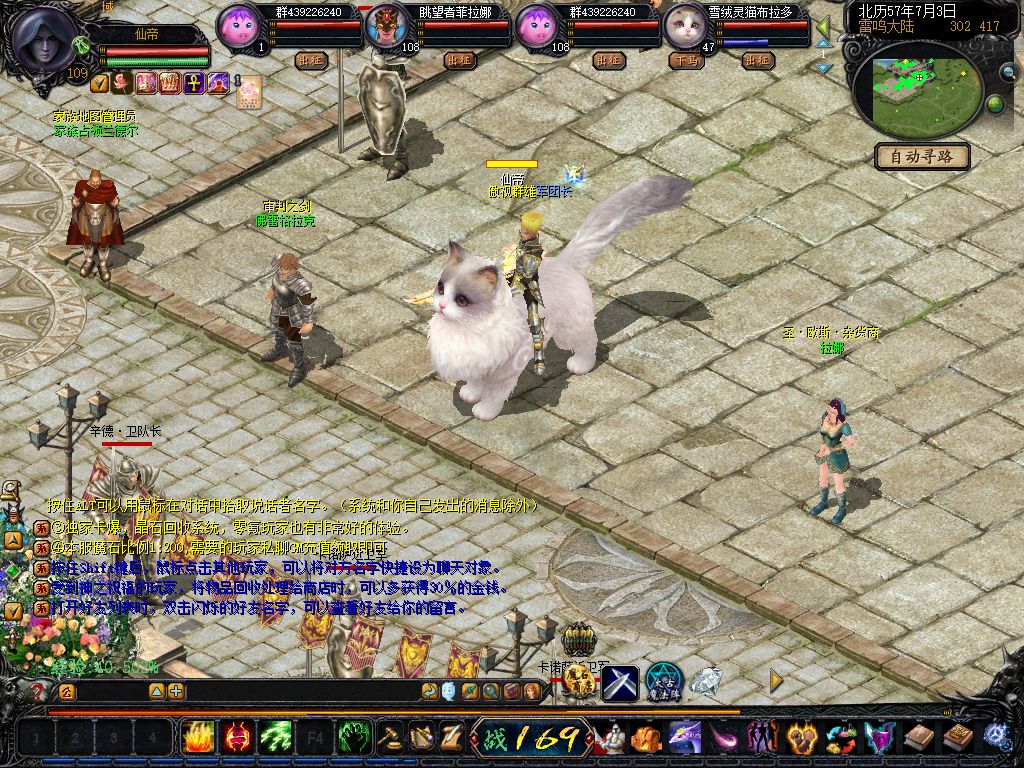Open the gear settings icon on the bottom bar
The image size is (1024, 768).
point(996,737)
